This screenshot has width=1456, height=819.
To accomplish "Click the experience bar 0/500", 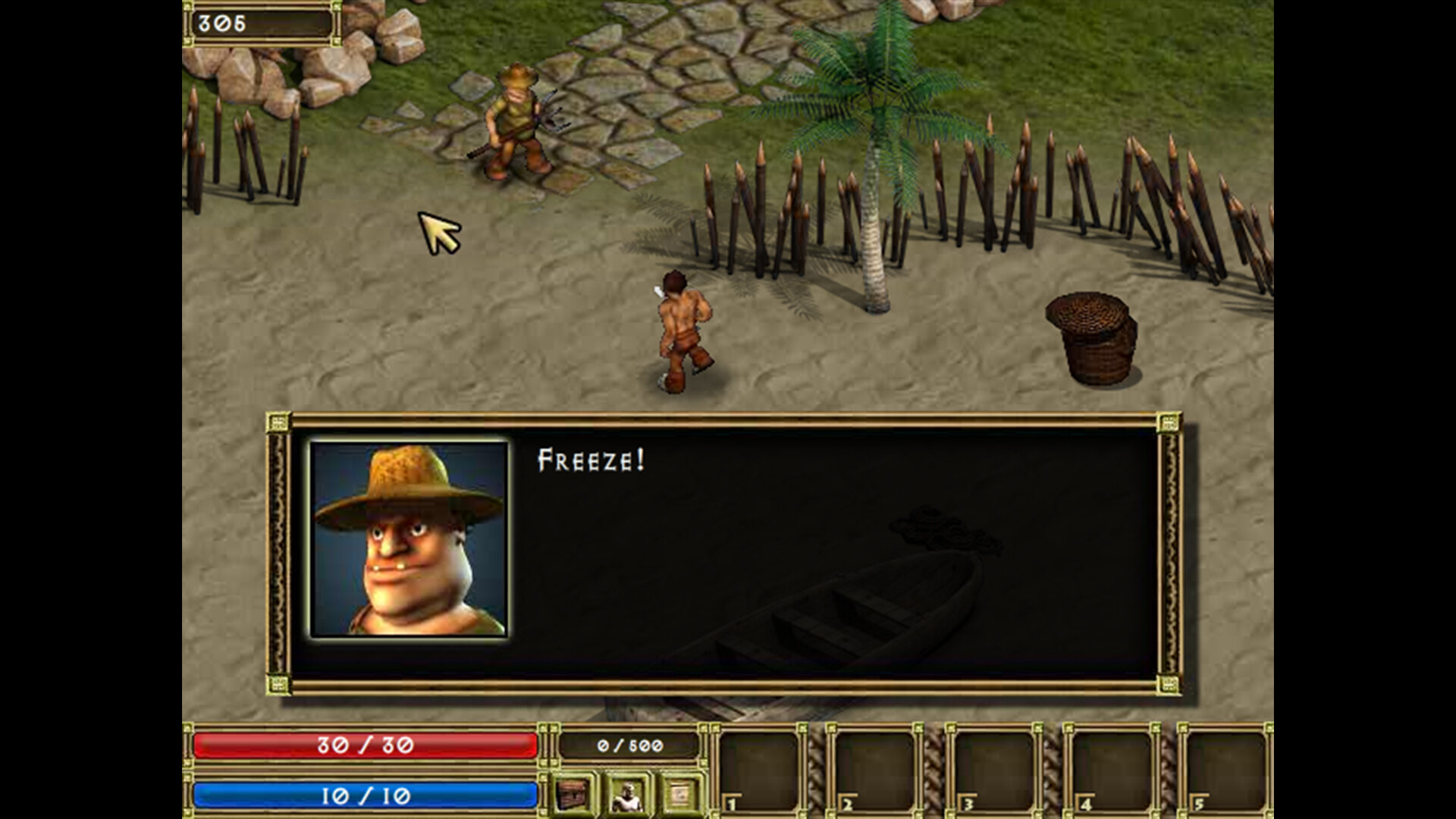I will (629, 747).
